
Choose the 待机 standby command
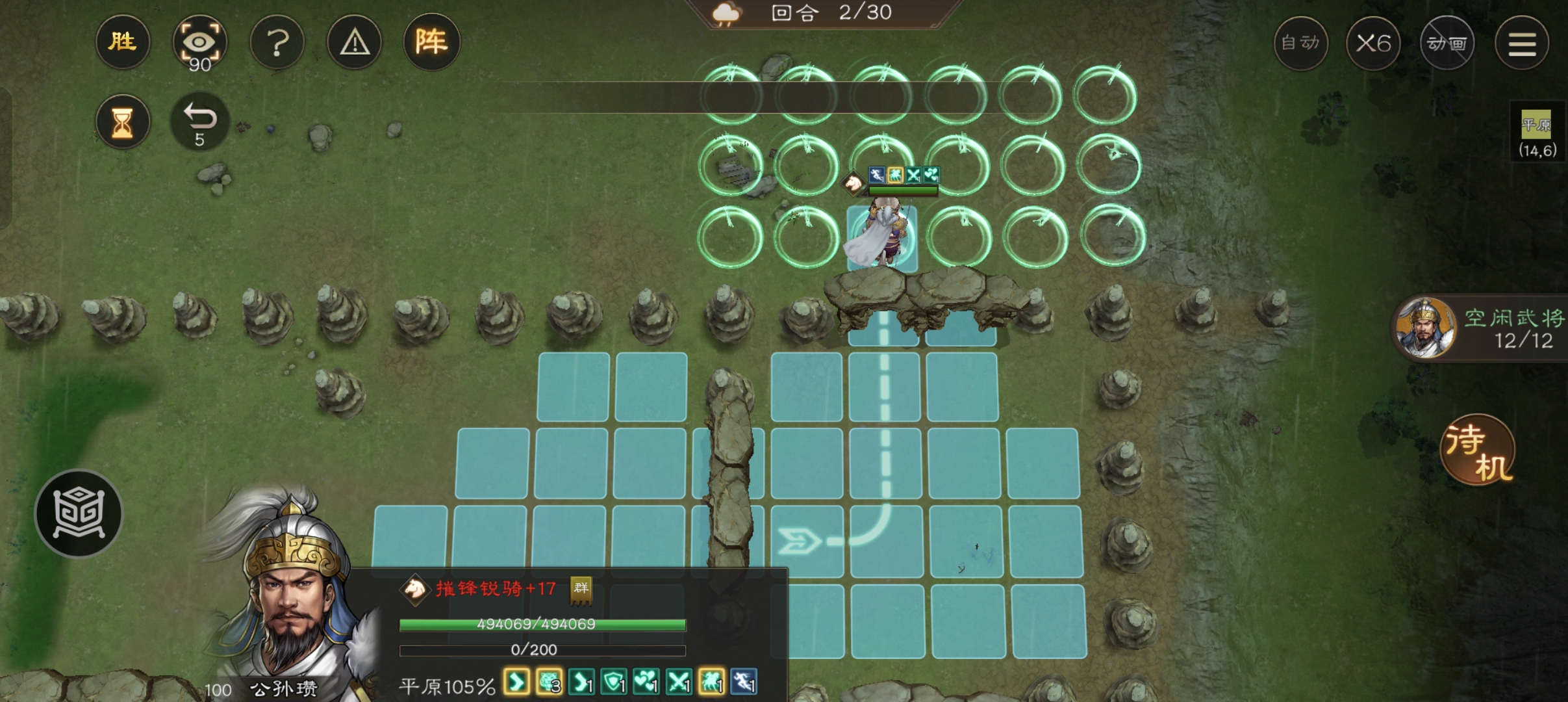(x=1478, y=450)
